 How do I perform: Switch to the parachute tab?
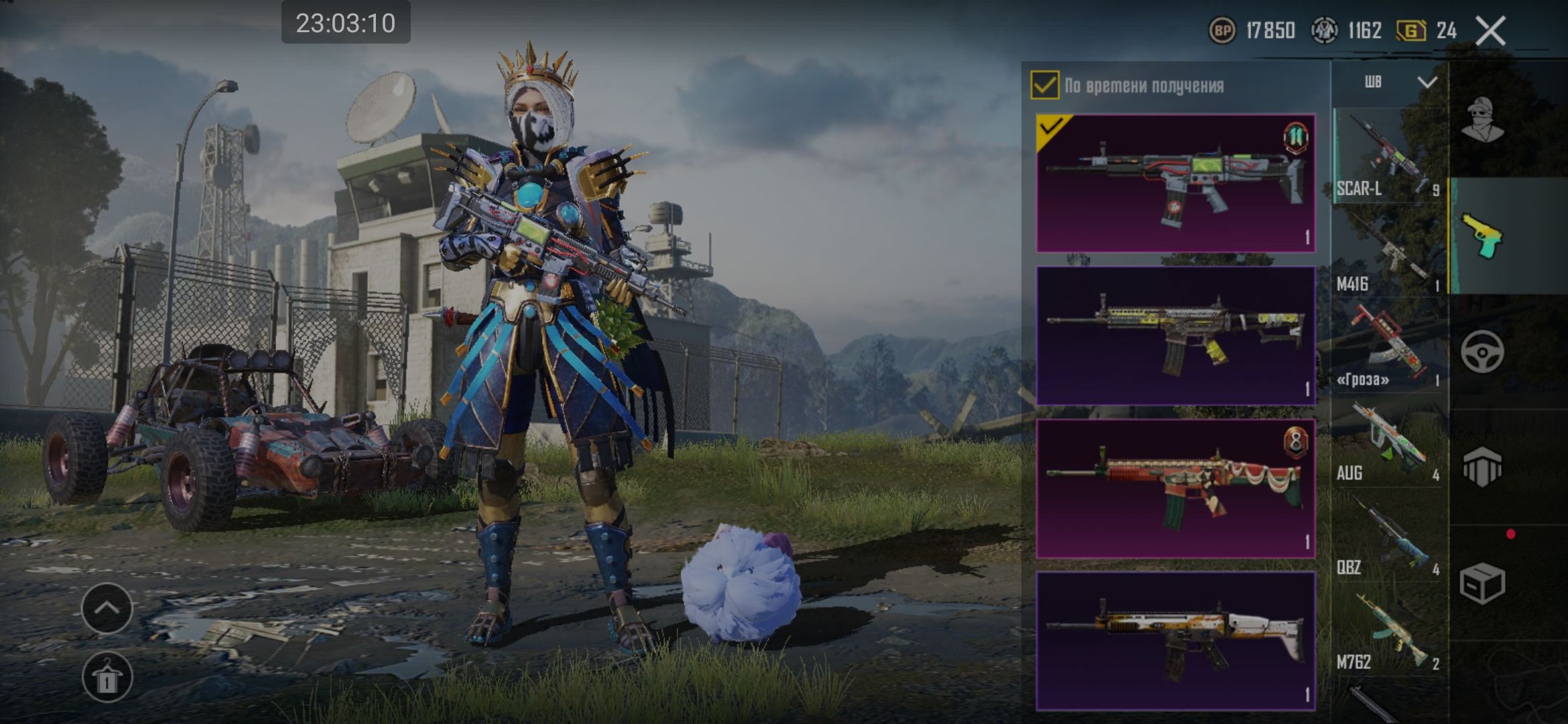click(1482, 467)
